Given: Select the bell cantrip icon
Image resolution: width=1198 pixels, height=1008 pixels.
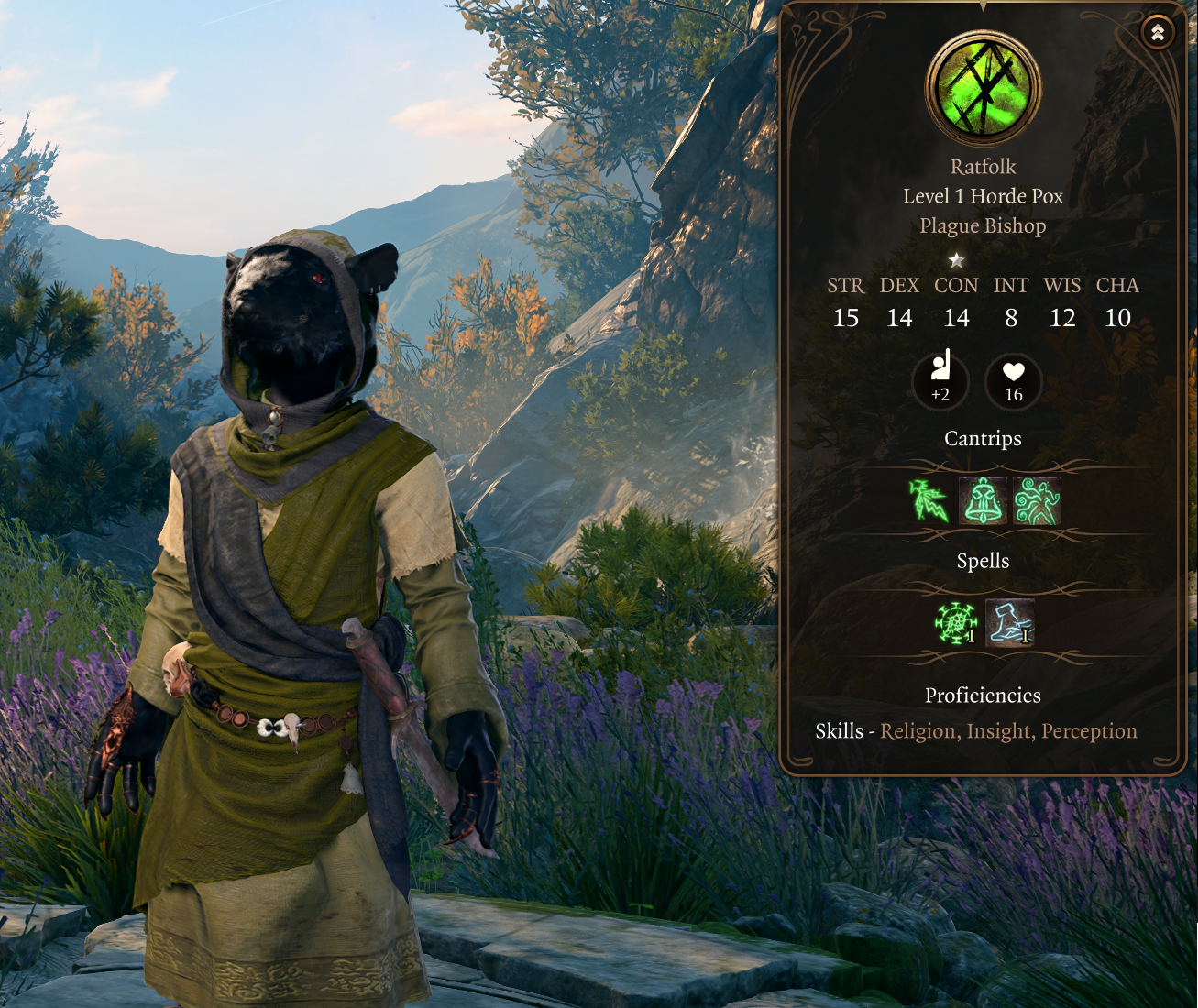Looking at the screenshot, I should [983, 501].
